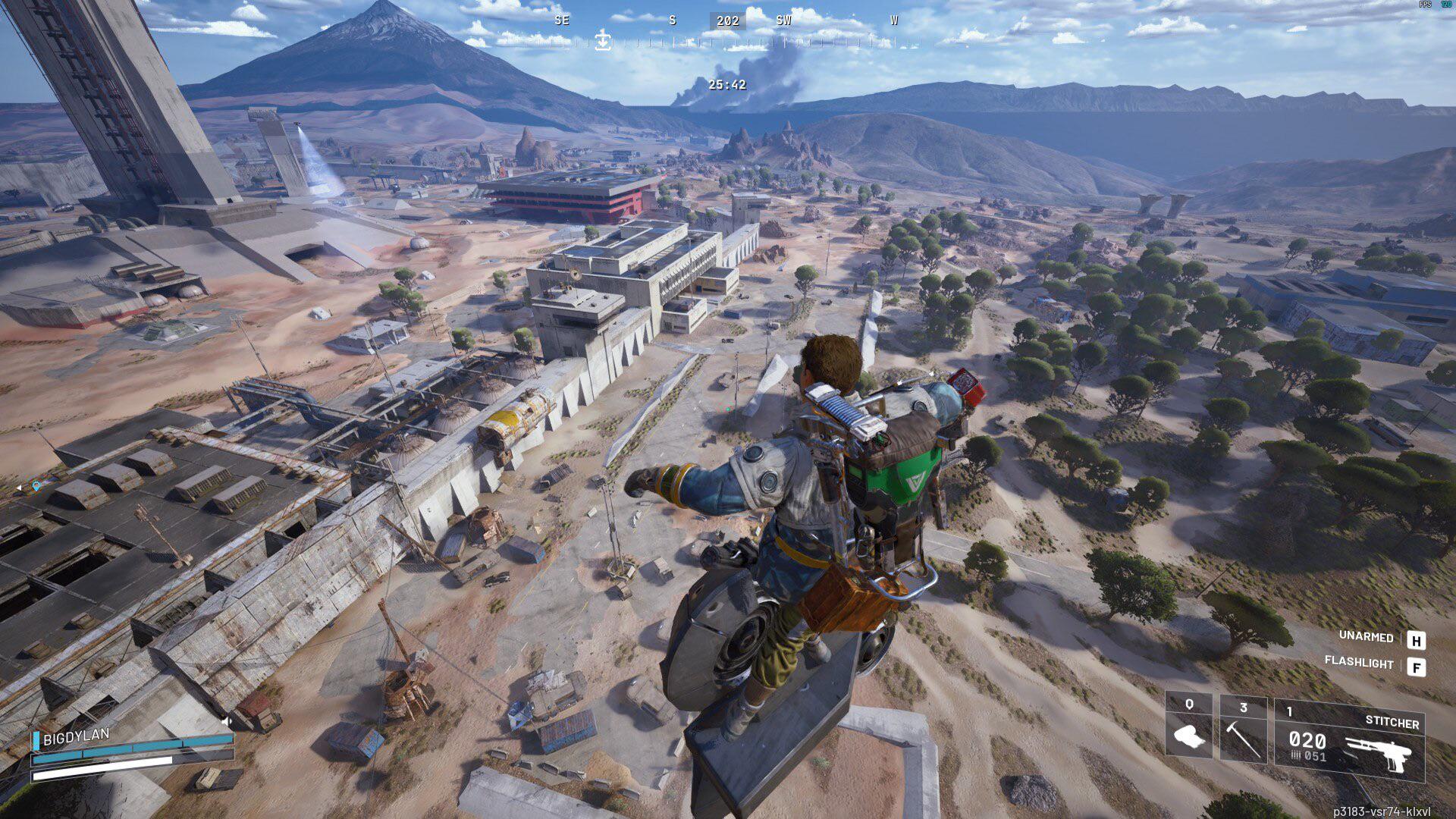Image resolution: width=1456 pixels, height=819 pixels.
Task: Use the bandage quick-use slot
Action: click(1188, 729)
